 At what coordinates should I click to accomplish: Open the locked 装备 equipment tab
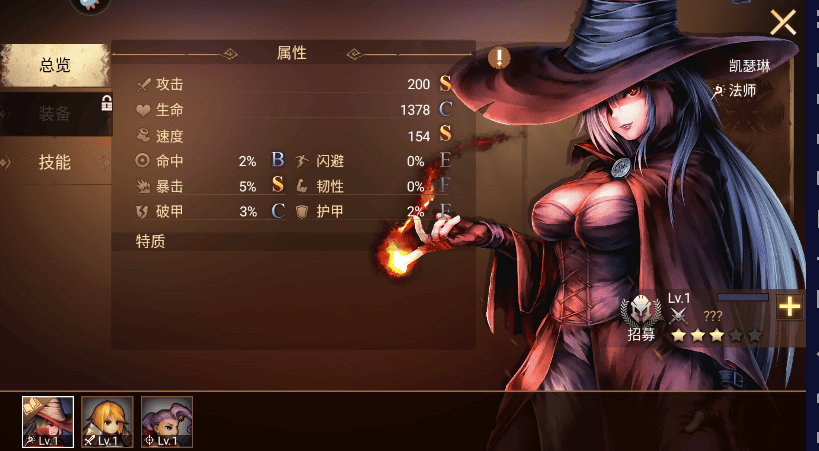coord(55,113)
